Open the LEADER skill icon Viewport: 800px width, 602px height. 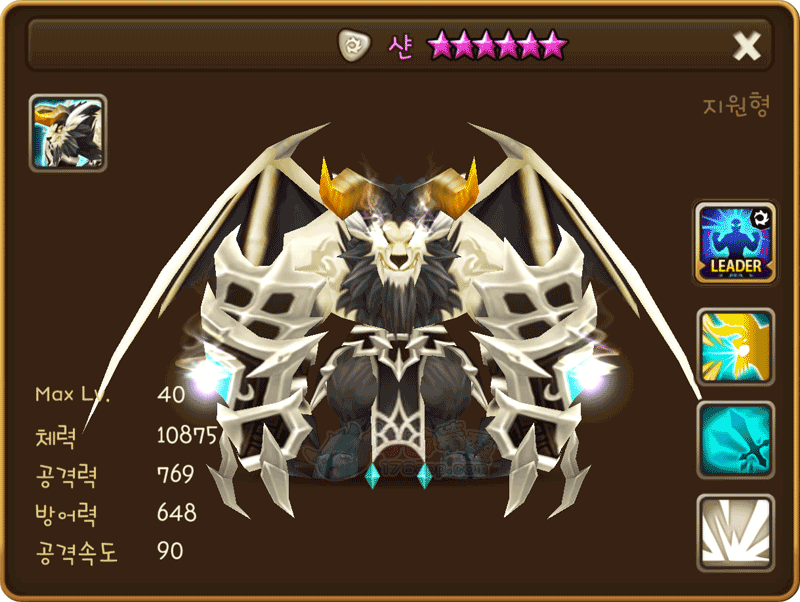tap(735, 243)
